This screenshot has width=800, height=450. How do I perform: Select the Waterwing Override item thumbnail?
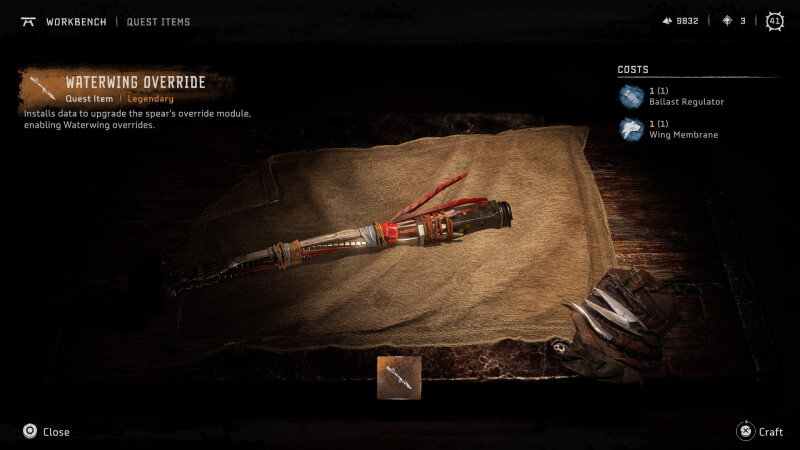pos(398,378)
